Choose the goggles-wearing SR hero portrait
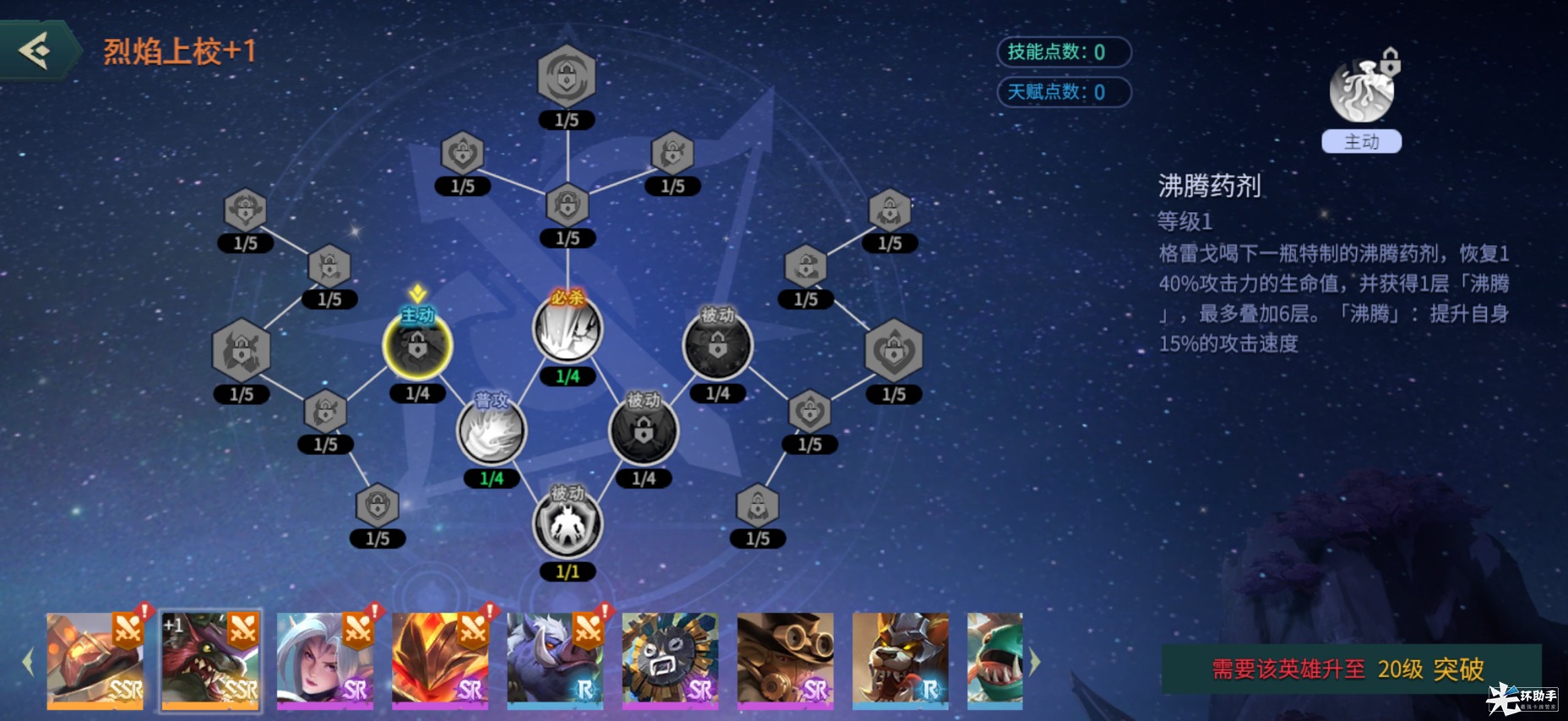Viewport: 1568px width, 721px height. 785,660
